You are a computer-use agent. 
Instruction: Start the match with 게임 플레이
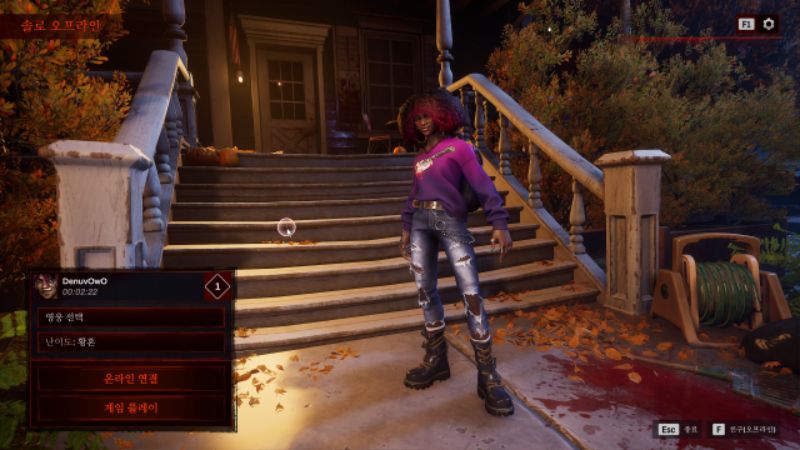click(131, 408)
